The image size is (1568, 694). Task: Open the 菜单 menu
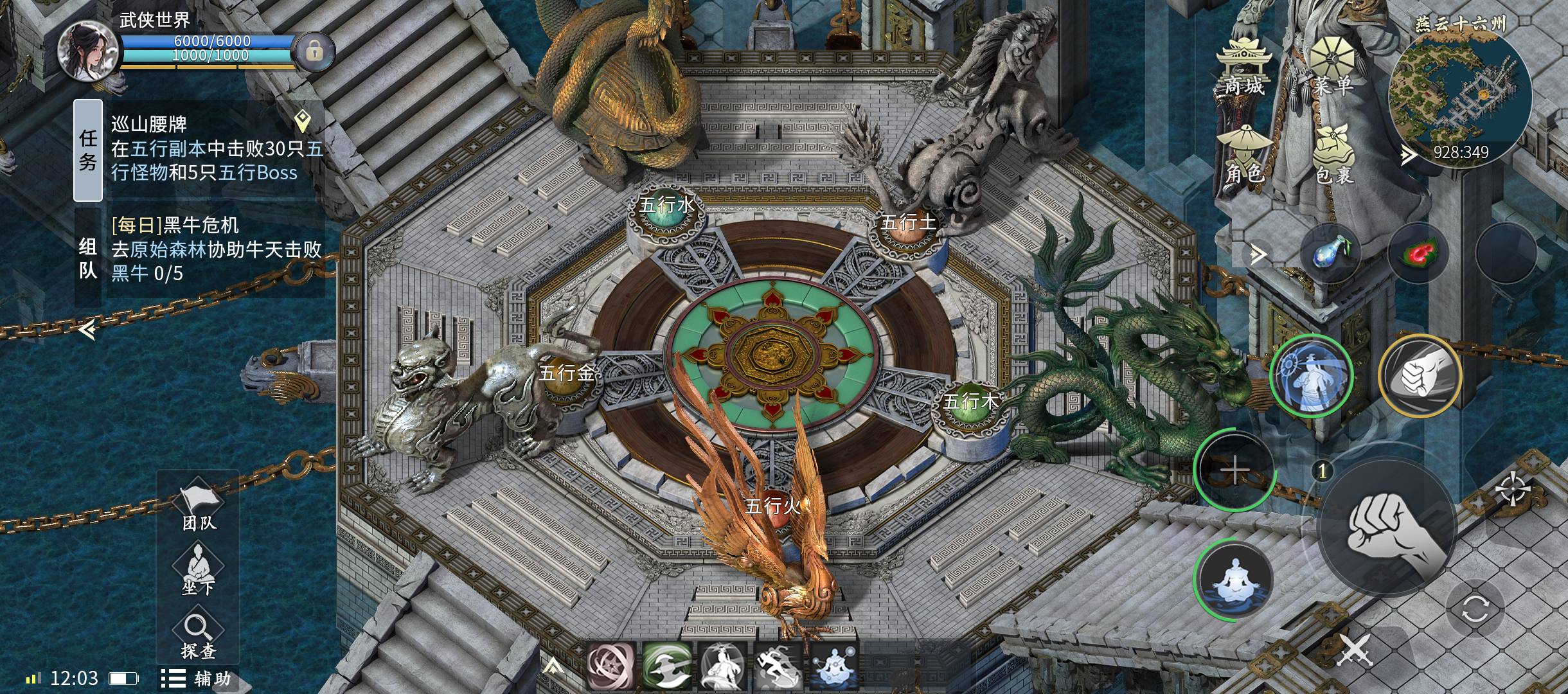(1332, 67)
